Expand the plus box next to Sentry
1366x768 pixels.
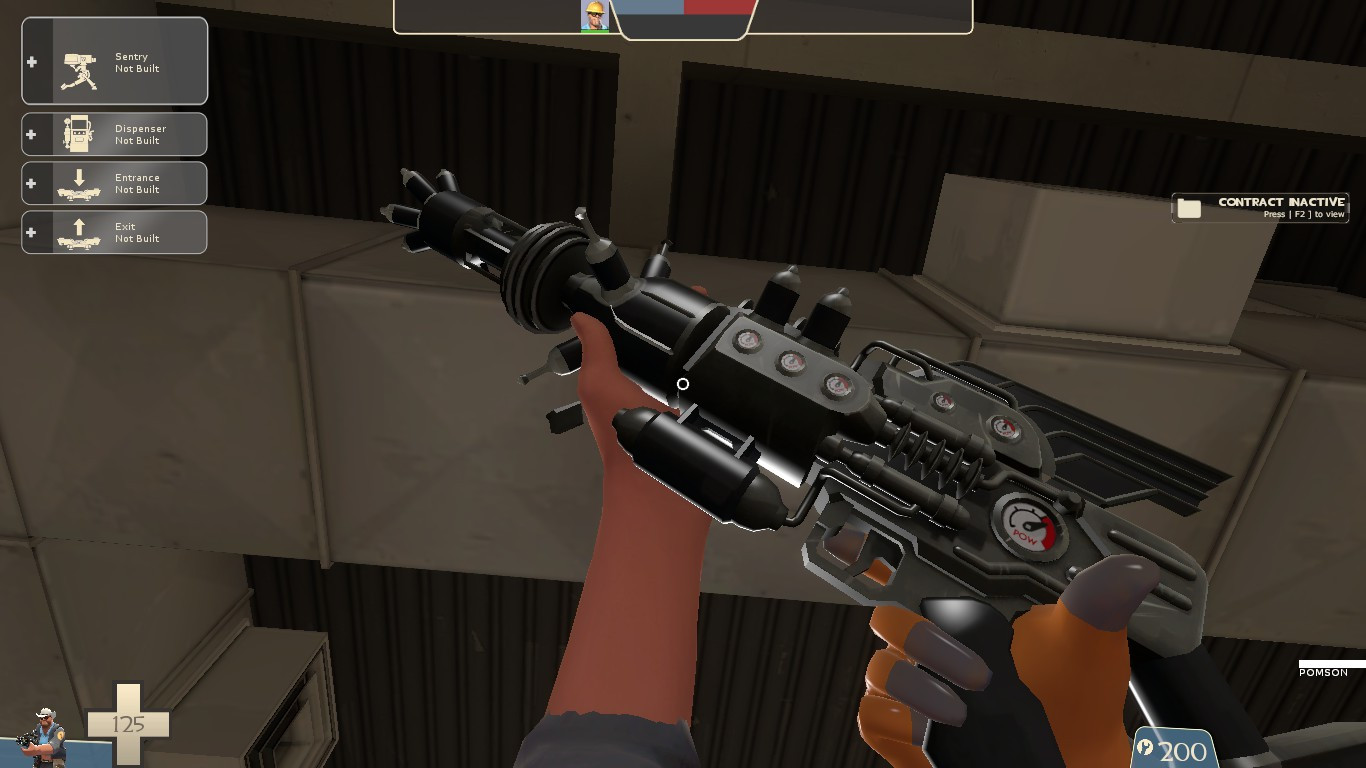[31, 60]
